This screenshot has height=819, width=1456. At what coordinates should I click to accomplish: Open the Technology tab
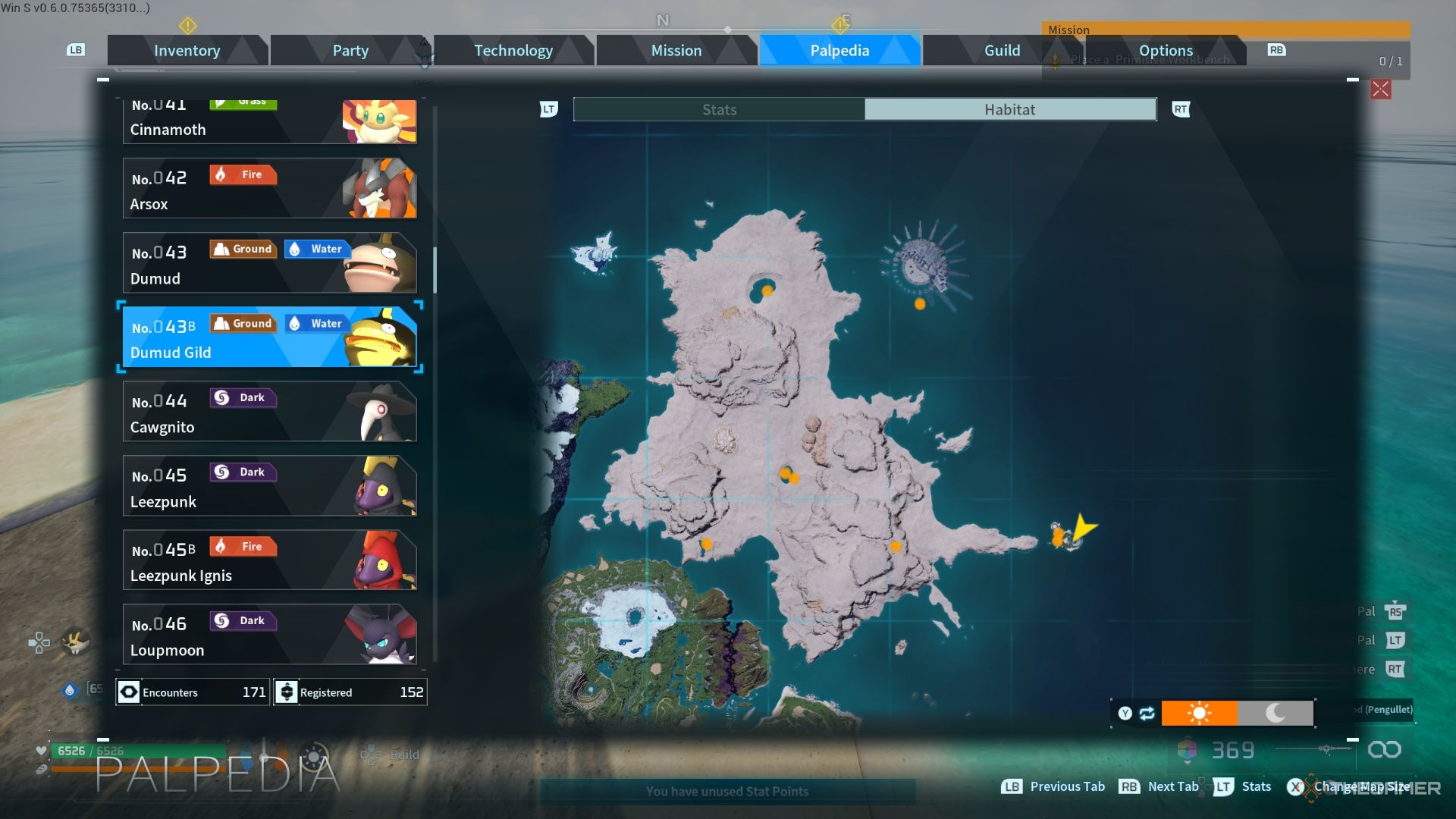(x=513, y=51)
